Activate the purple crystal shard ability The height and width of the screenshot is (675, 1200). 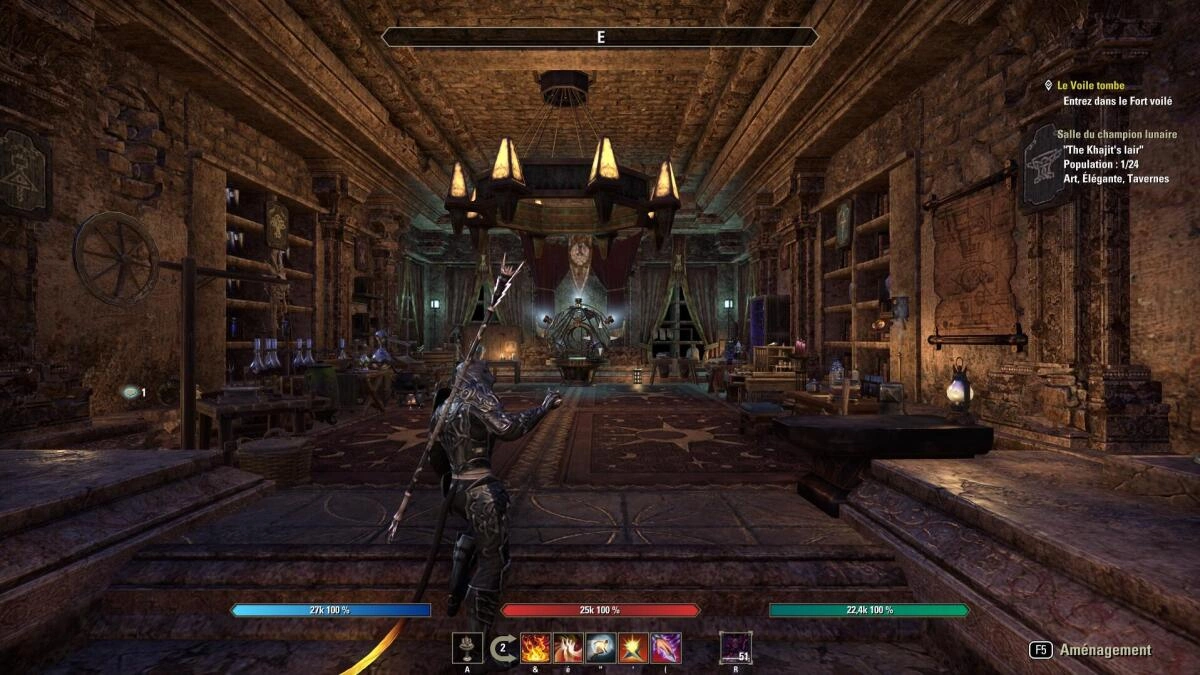pos(666,647)
